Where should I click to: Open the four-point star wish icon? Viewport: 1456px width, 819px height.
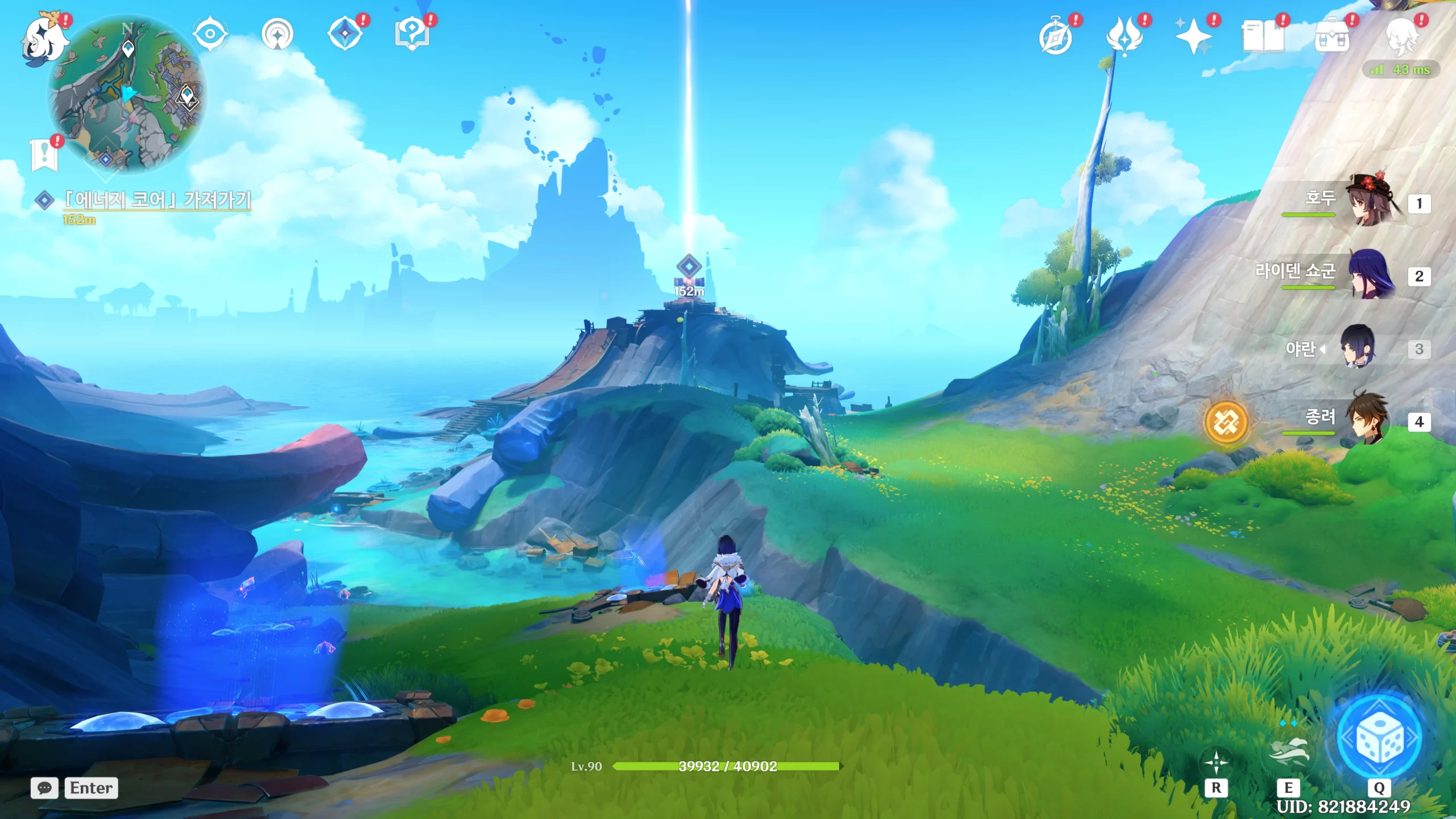[1193, 35]
